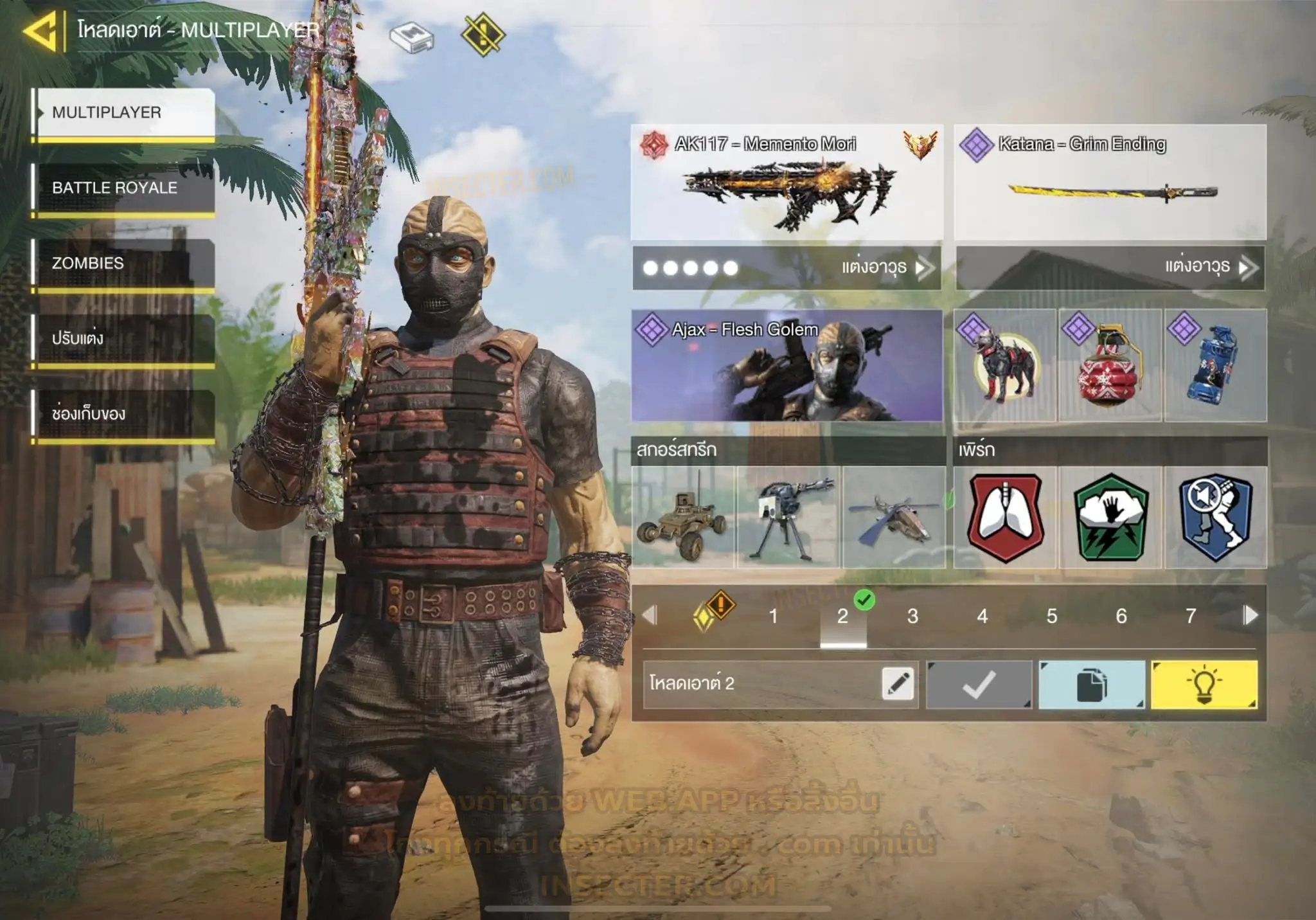The image size is (1316, 920).
Task: Select the MULTIPLAYER loadout tab
Action: [x=125, y=113]
